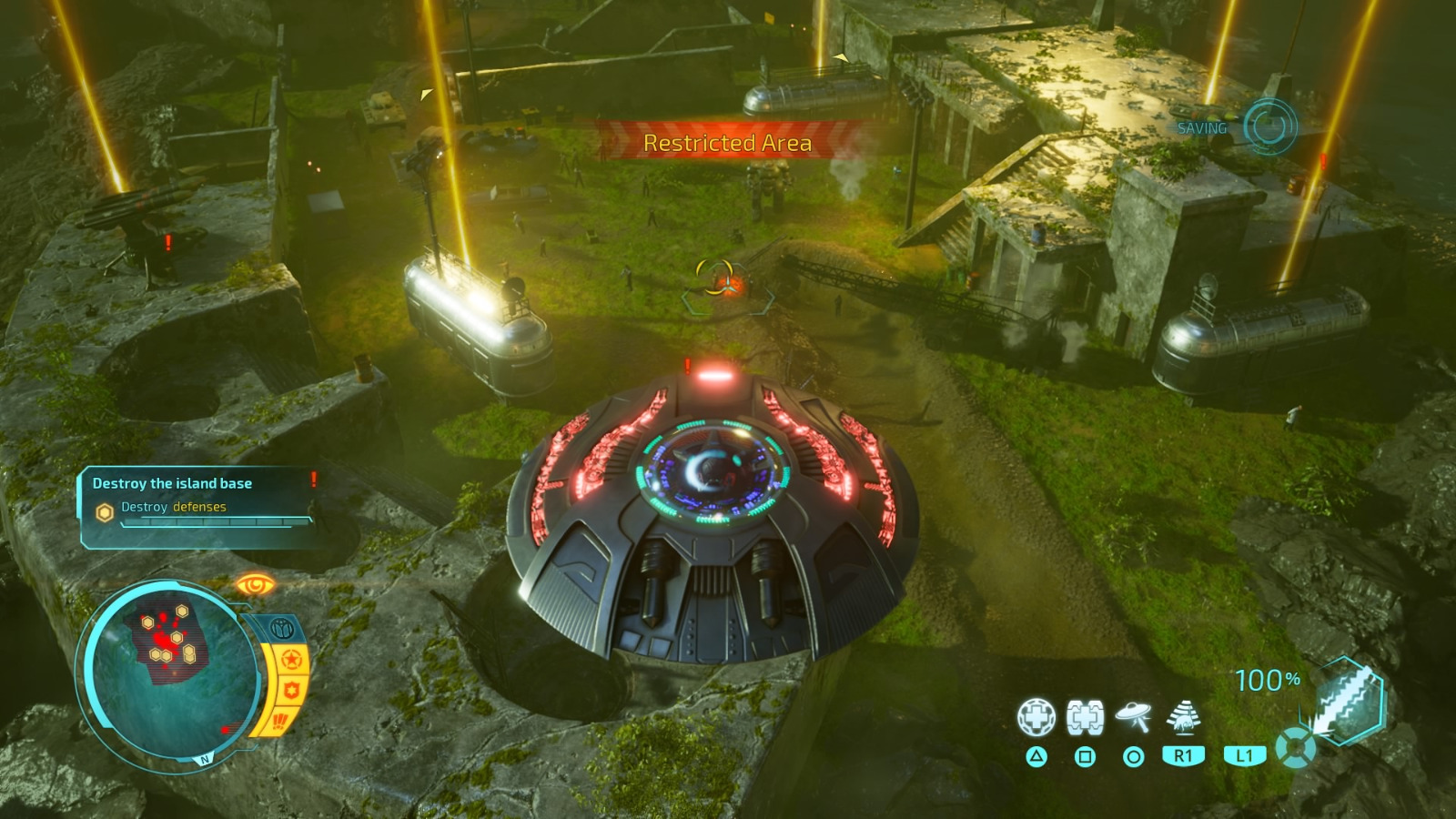This screenshot has height=819, width=1456.
Task: Click the badge icon on the minimap wheel
Action: tap(290, 689)
